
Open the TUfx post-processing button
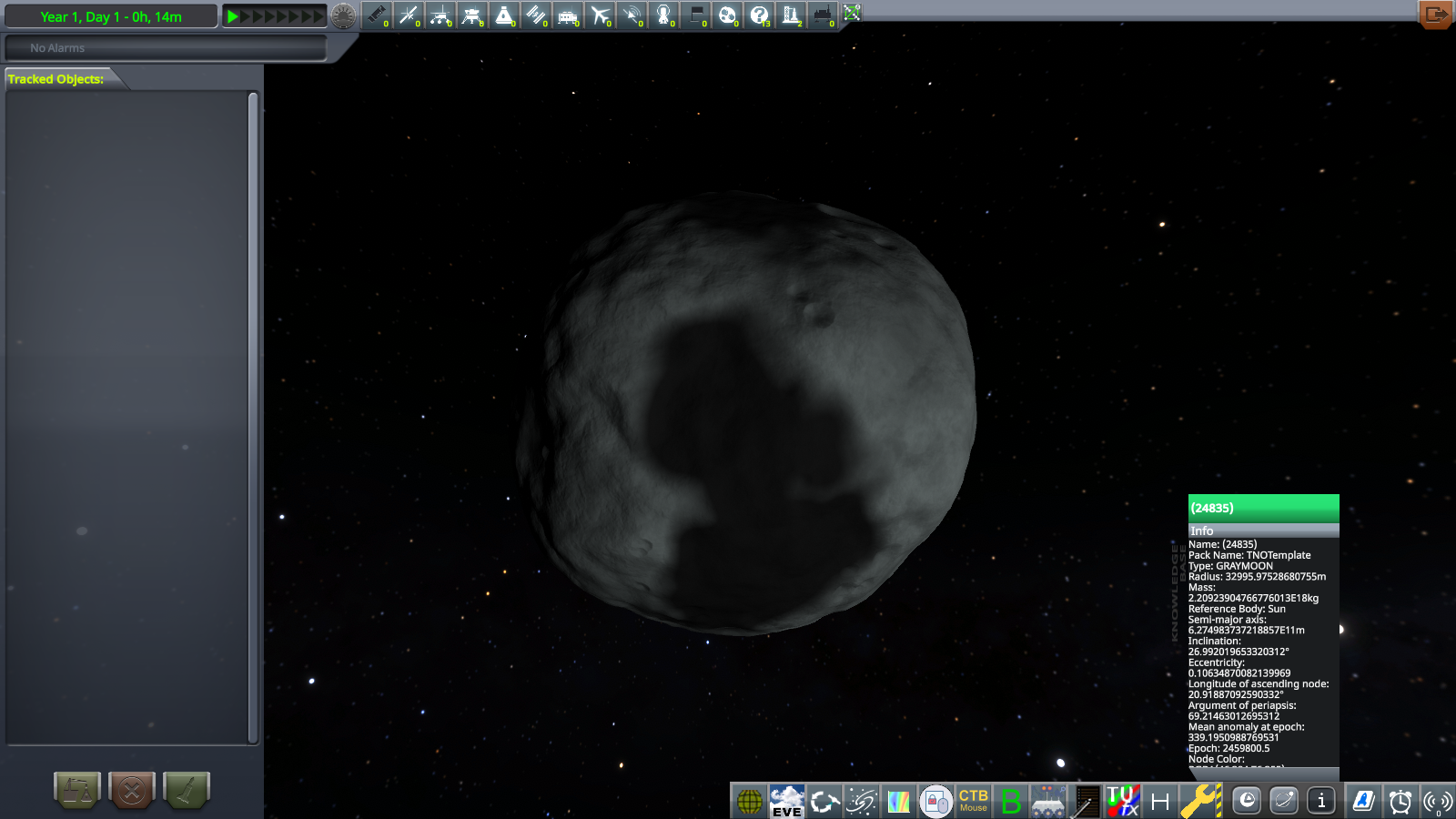point(1122,802)
